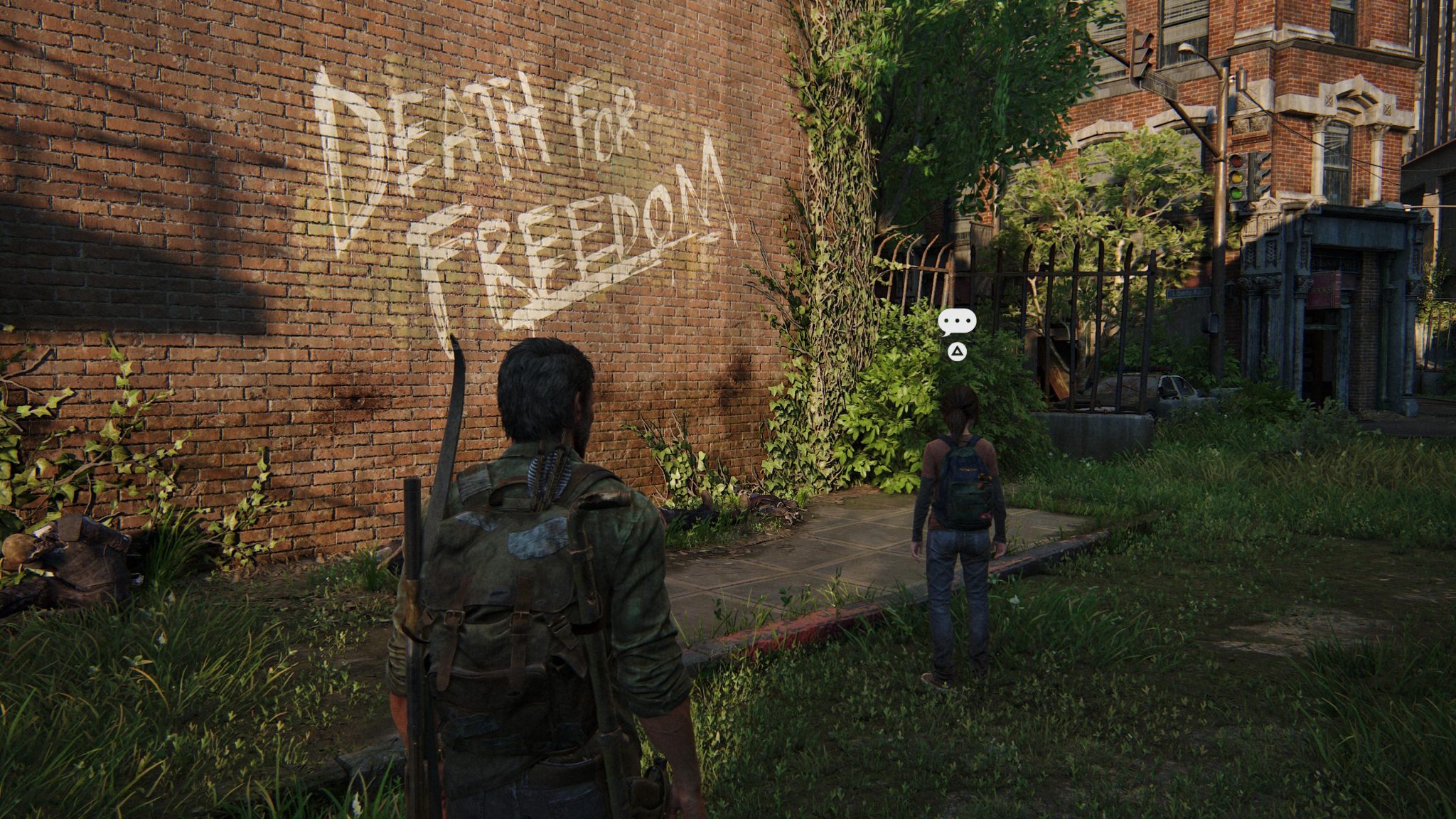Click the yellow traffic light lens
Image resolution: width=1456 pixels, height=819 pixels.
point(1237,177)
